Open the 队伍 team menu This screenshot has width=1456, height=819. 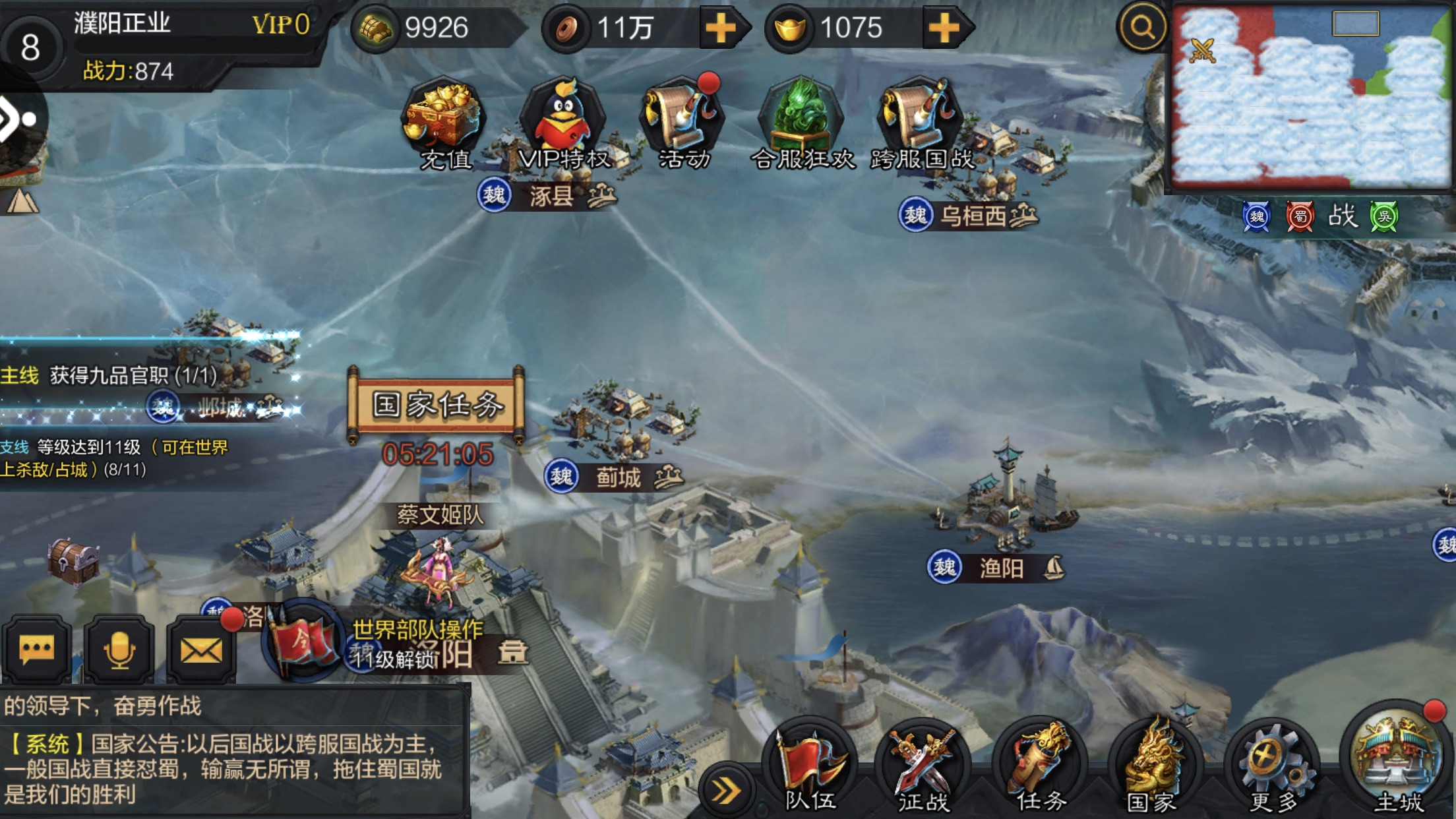(x=810, y=769)
